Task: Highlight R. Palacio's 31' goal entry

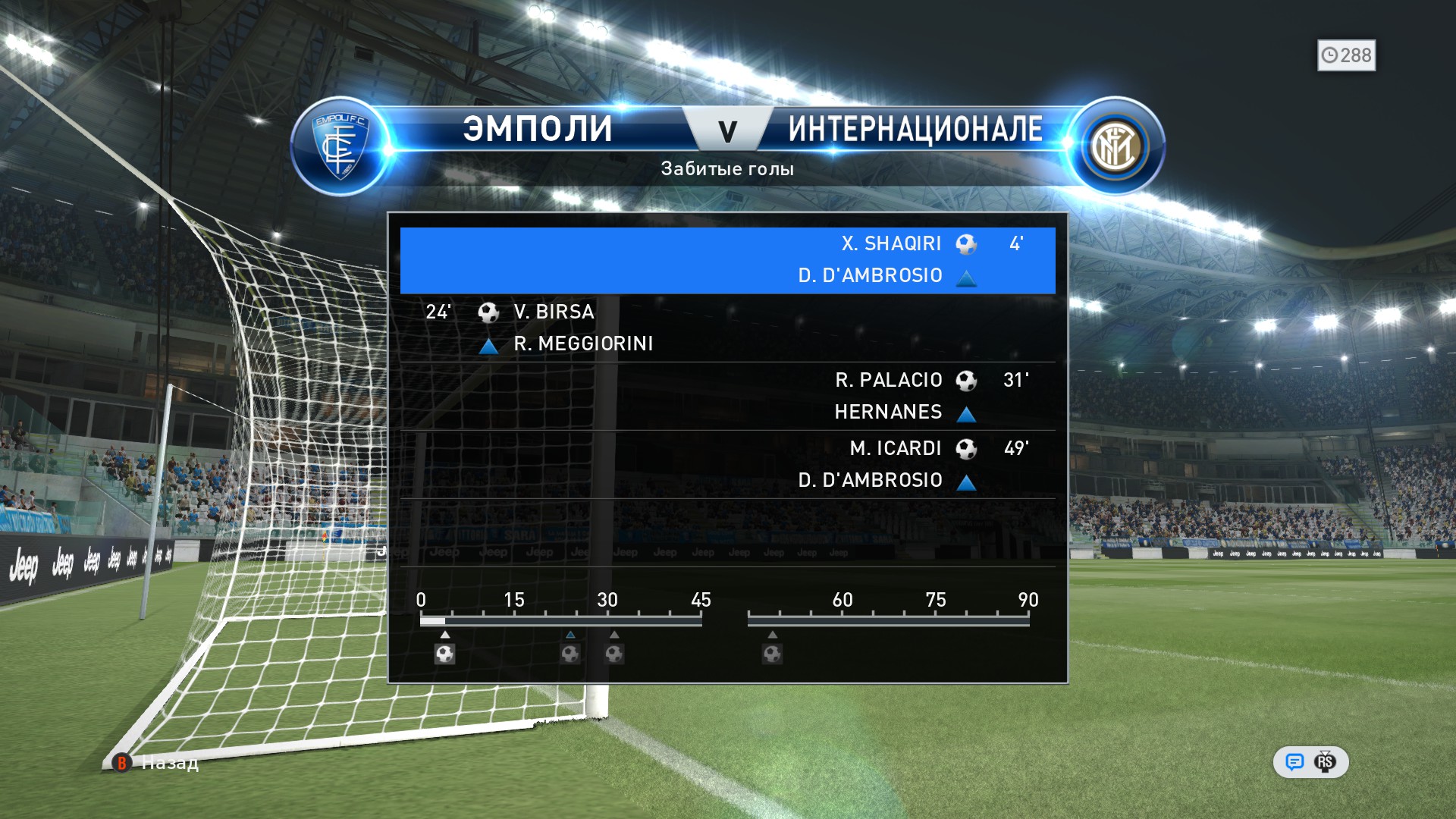Action: [x=727, y=396]
